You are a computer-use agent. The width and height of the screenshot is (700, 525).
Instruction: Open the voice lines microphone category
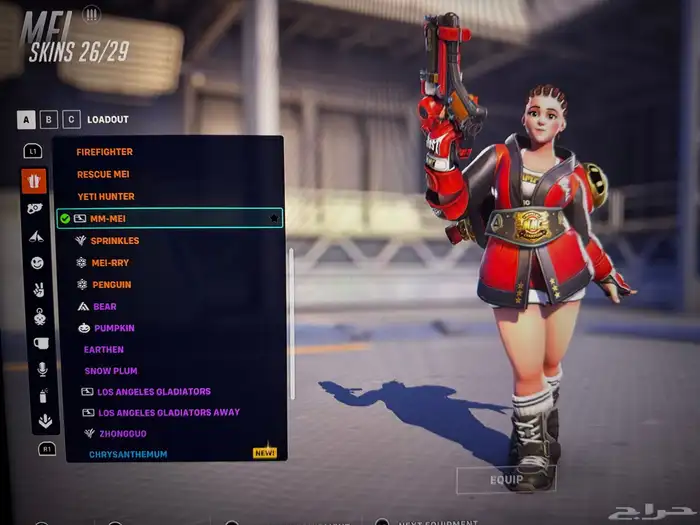(x=43, y=369)
